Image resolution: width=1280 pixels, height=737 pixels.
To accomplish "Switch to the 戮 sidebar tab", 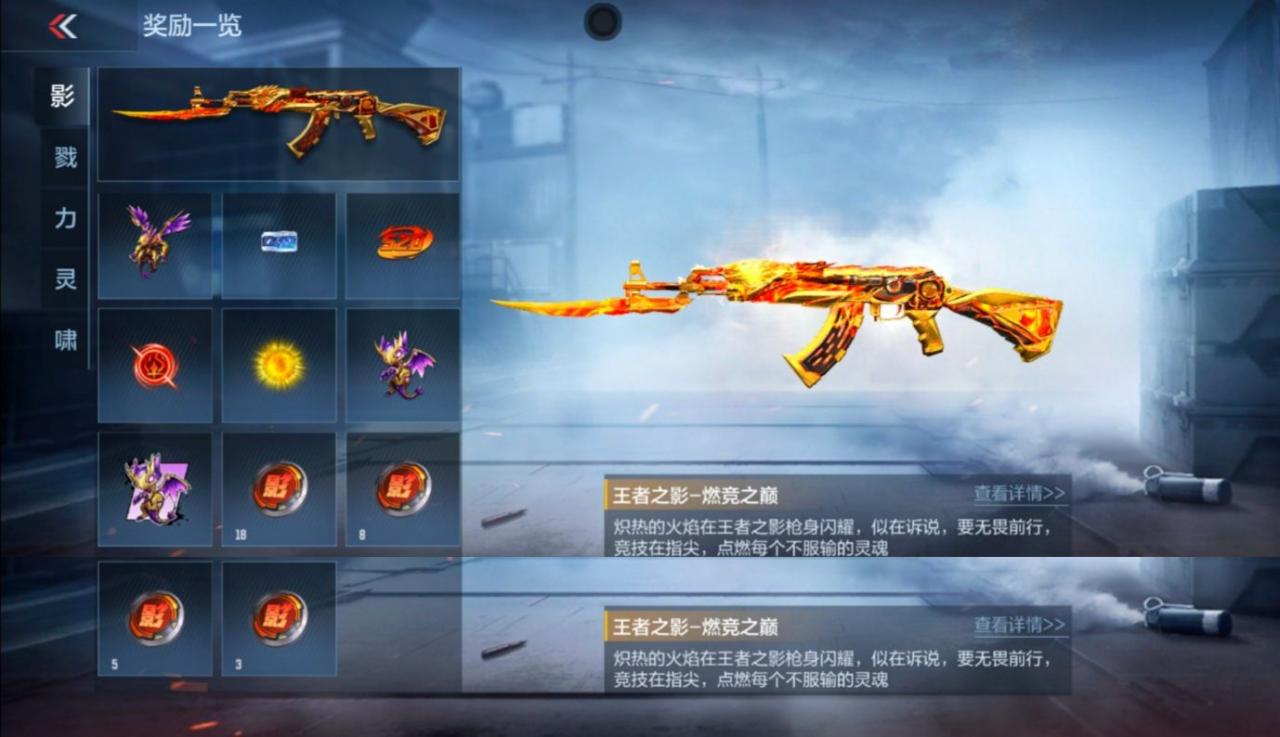I will coord(65,158).
